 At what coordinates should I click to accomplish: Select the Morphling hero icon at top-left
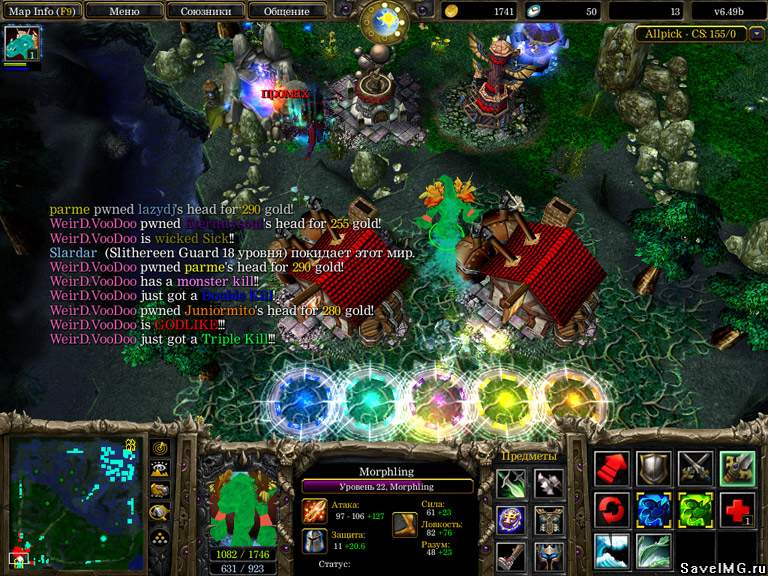point(20,44)
